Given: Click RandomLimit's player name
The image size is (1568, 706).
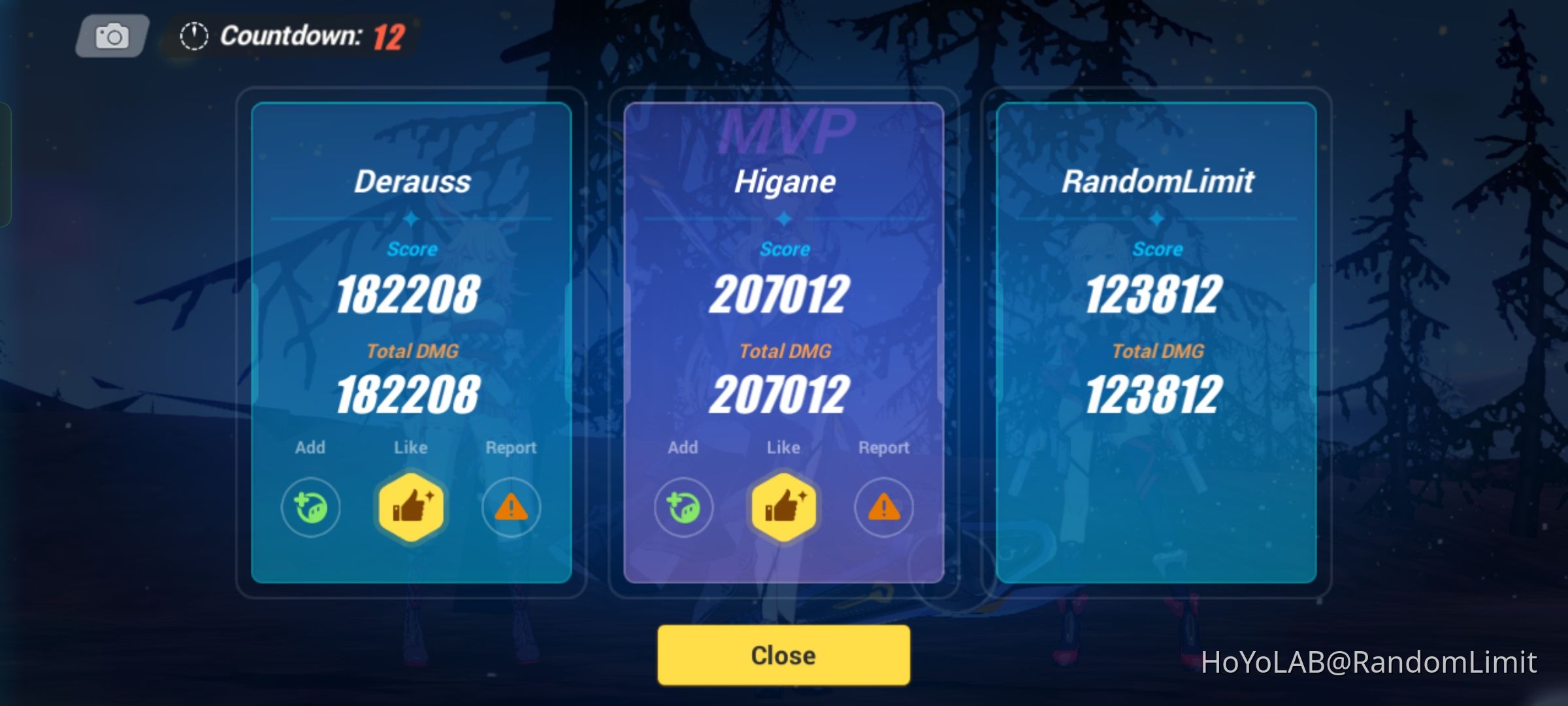Looking at the screenshot, I should [1157, 182].
